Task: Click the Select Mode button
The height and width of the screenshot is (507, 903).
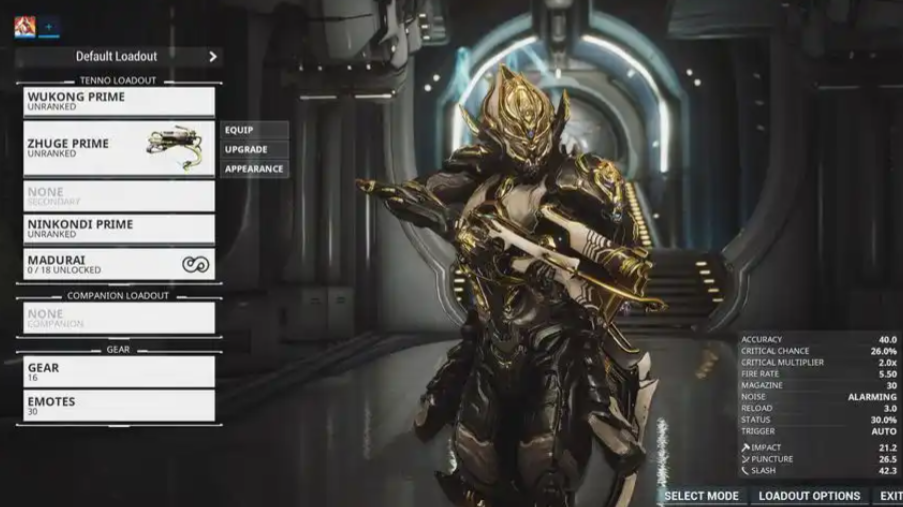Action: (701, 496)
